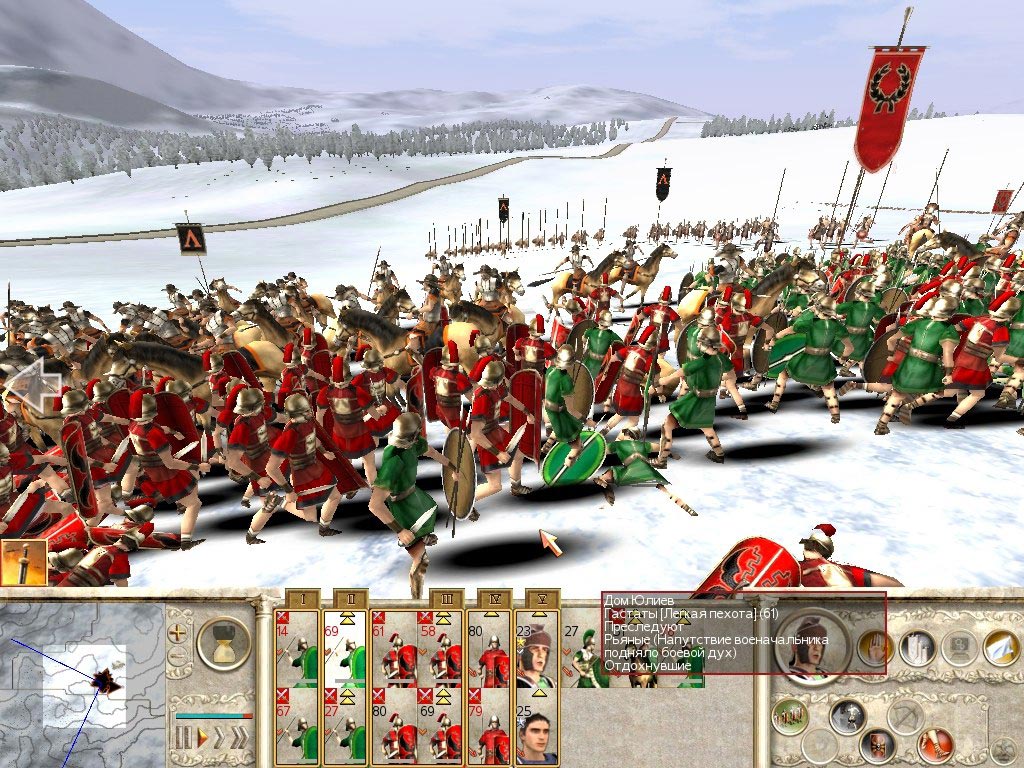
Task: Click the large general portrait circle
Action: 813,647
